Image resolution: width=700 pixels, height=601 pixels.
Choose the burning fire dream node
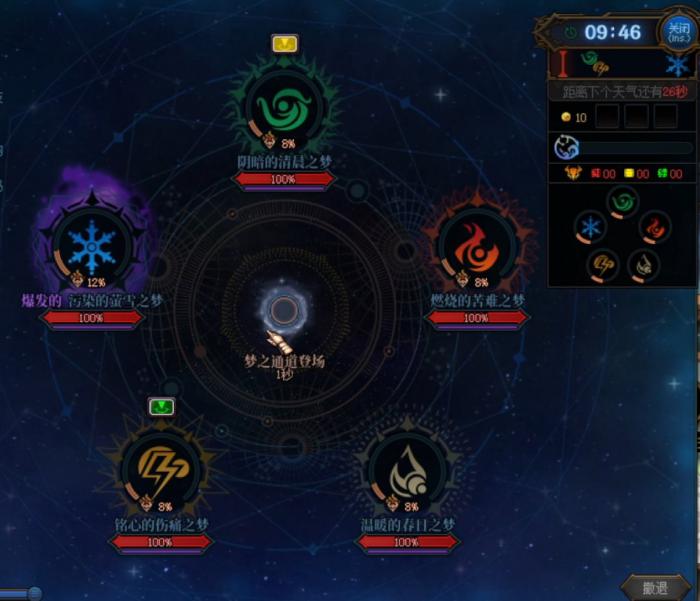point(476,247)
